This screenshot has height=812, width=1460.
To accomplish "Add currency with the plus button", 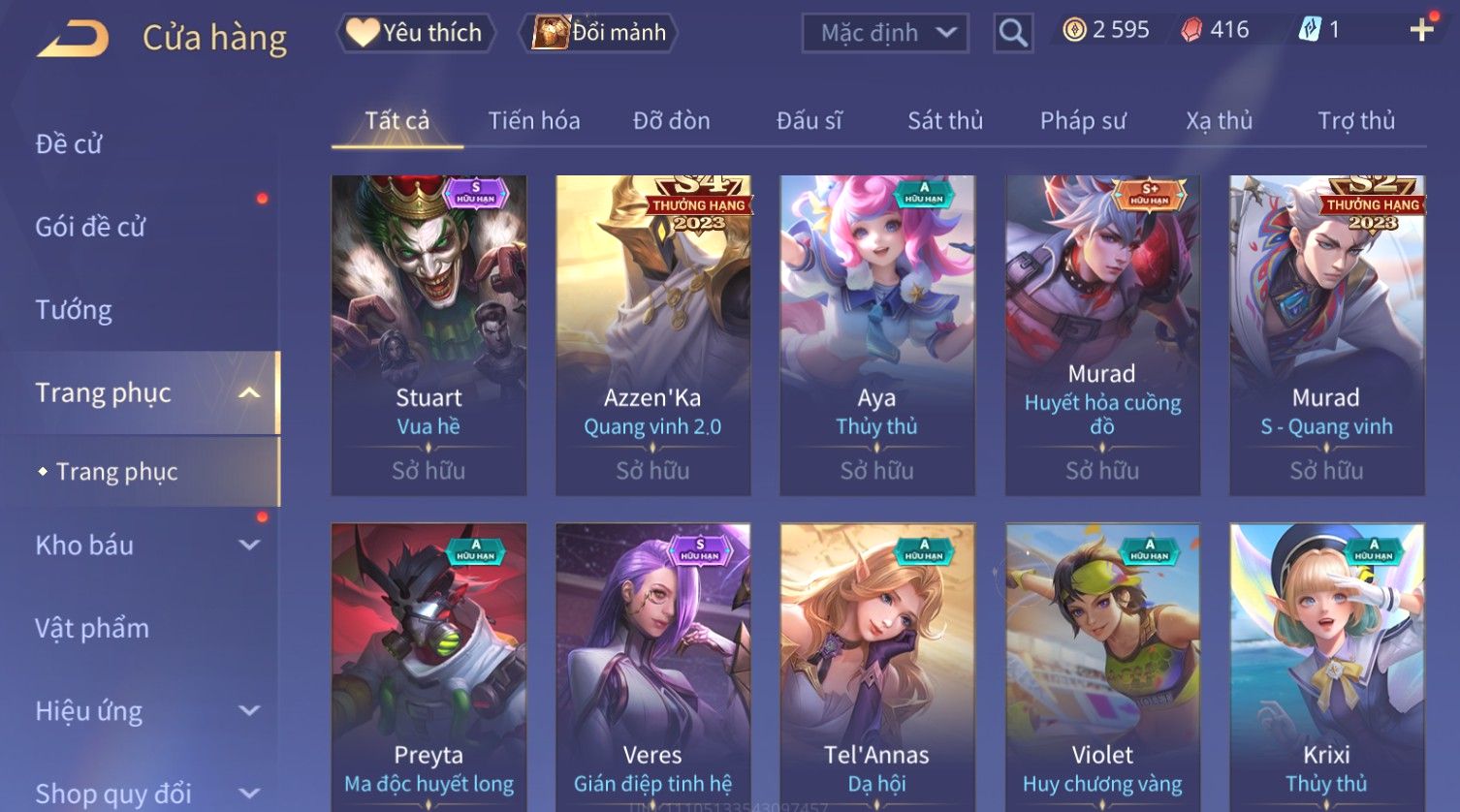I will (x=1421, y=30).
